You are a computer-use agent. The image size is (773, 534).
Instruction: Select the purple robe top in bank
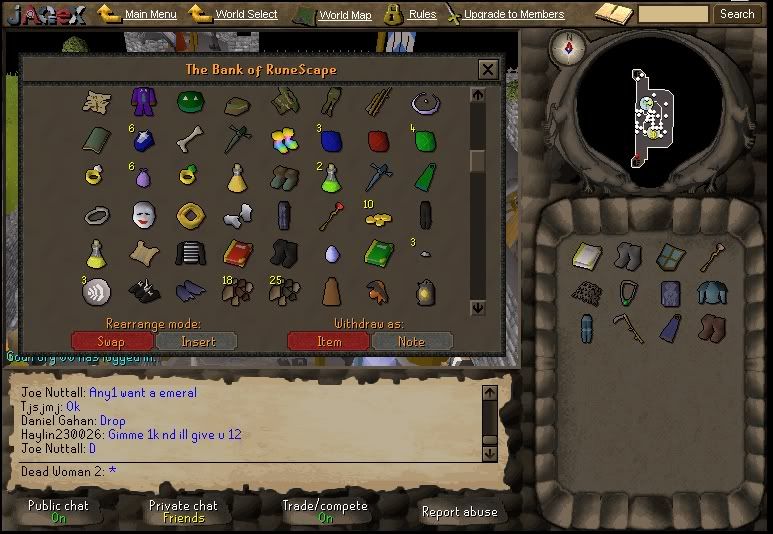[143, 101]
